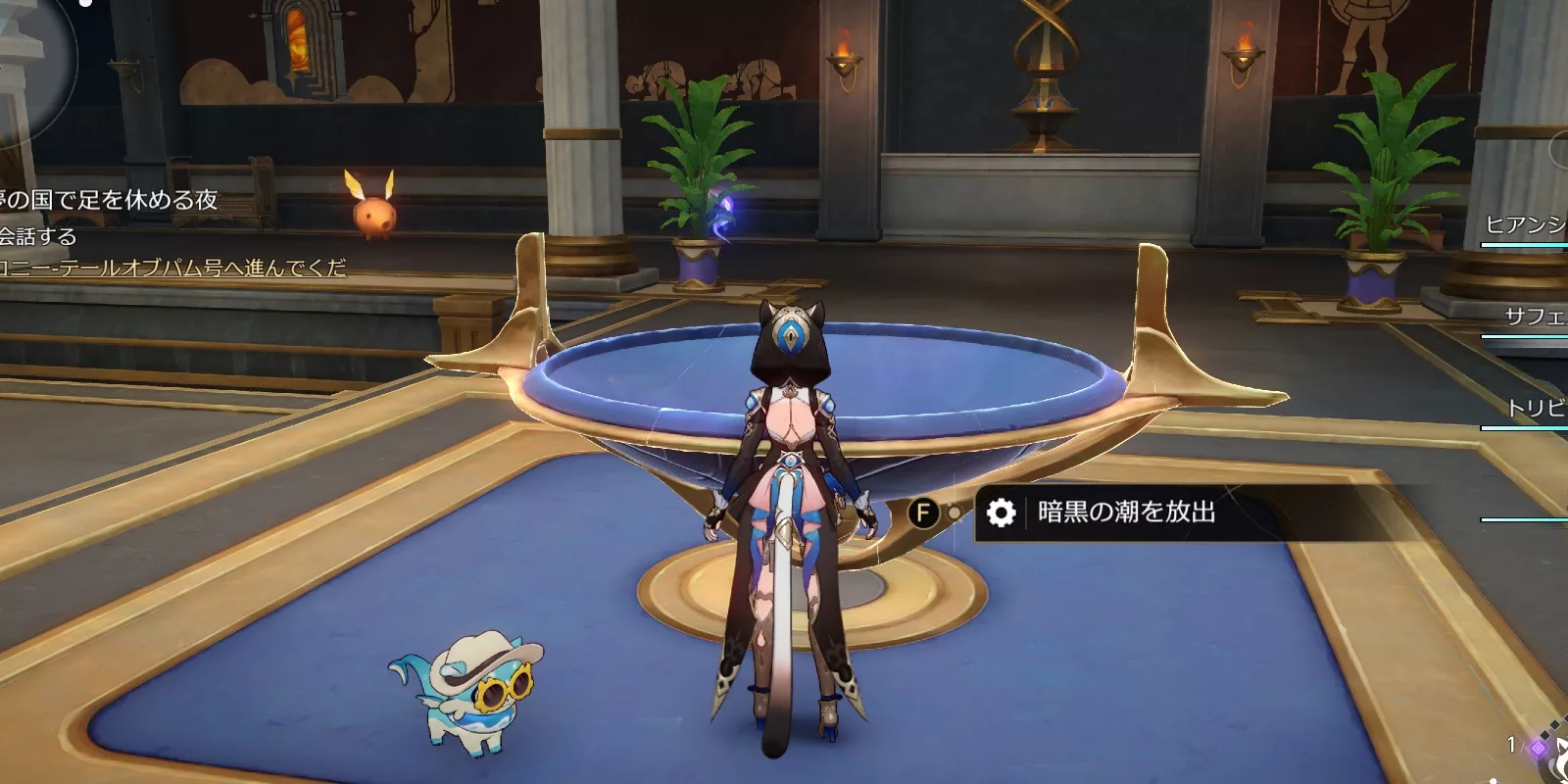Viewport: 1568px width, 784px height.
Task: Click the item count number 1 at bottom-right
Action: (x=1511, y=746)
